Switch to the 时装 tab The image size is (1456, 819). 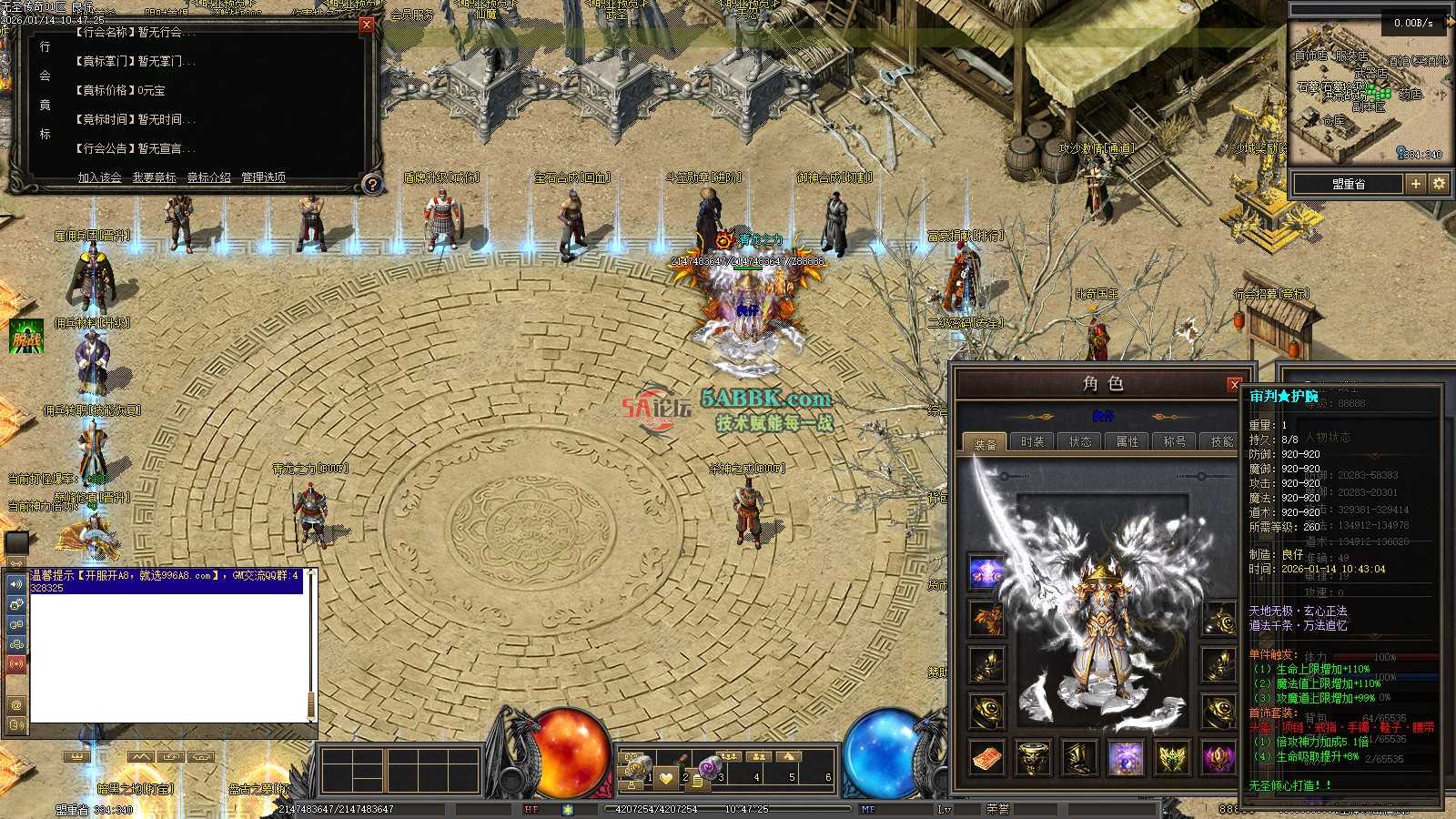coord(1032,442)
